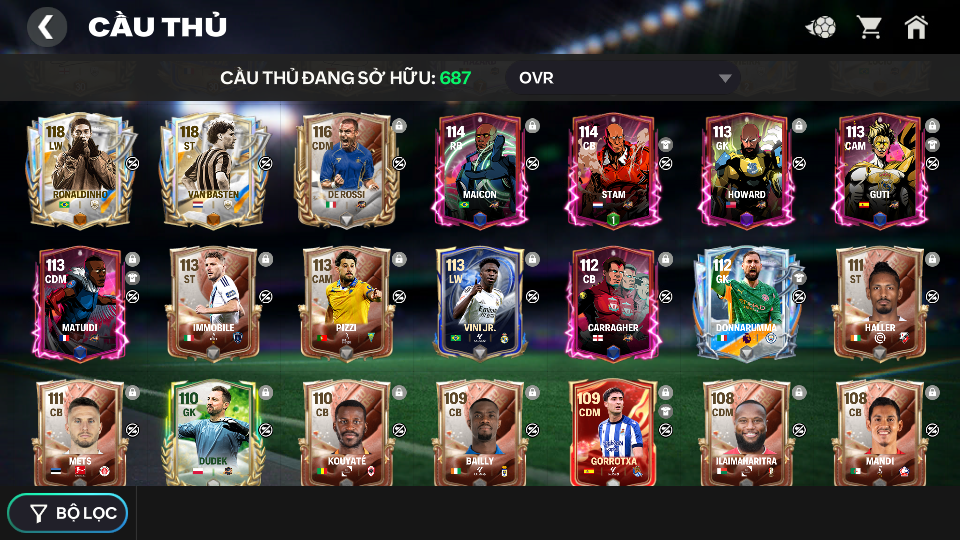Return to the home screen

pyautogui.click(x=916, y=27)
